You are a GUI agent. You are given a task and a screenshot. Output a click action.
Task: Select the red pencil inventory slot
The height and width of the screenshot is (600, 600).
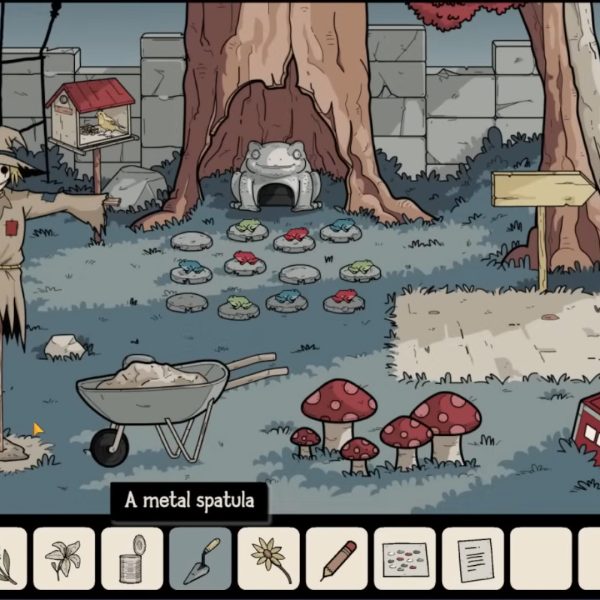tap(336, 558)
